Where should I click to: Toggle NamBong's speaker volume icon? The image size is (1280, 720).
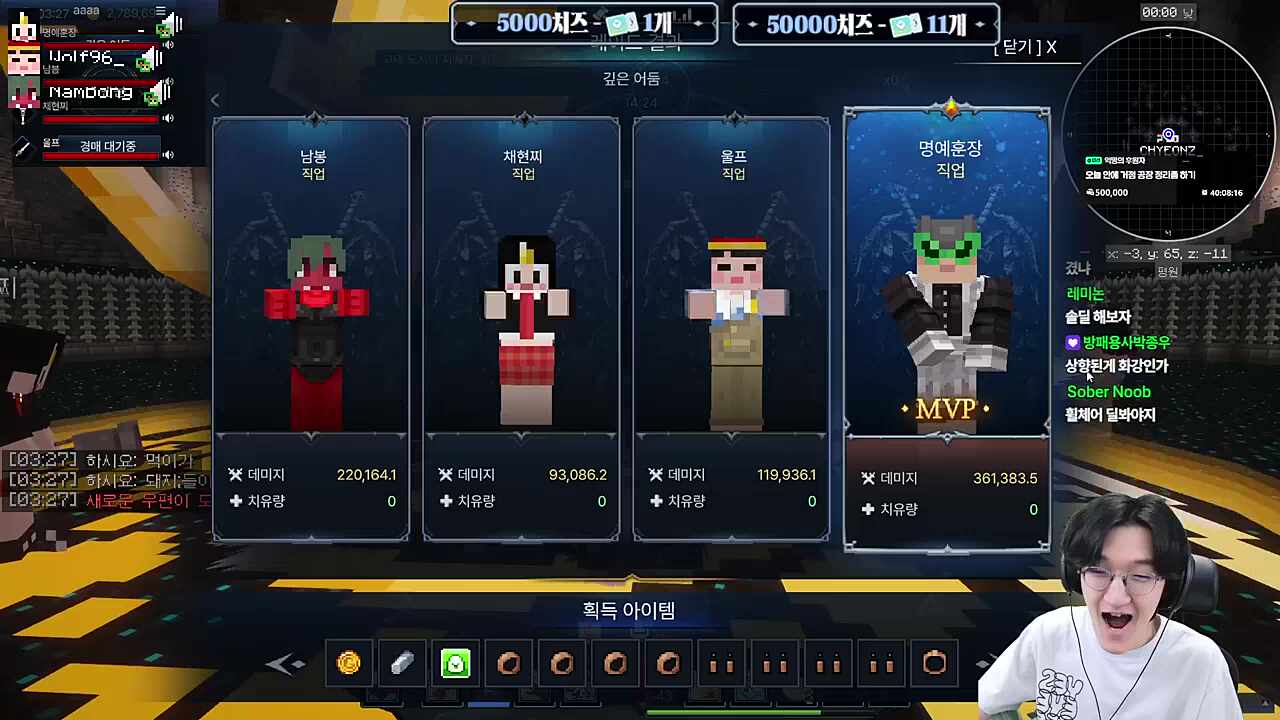pos(167,116)
